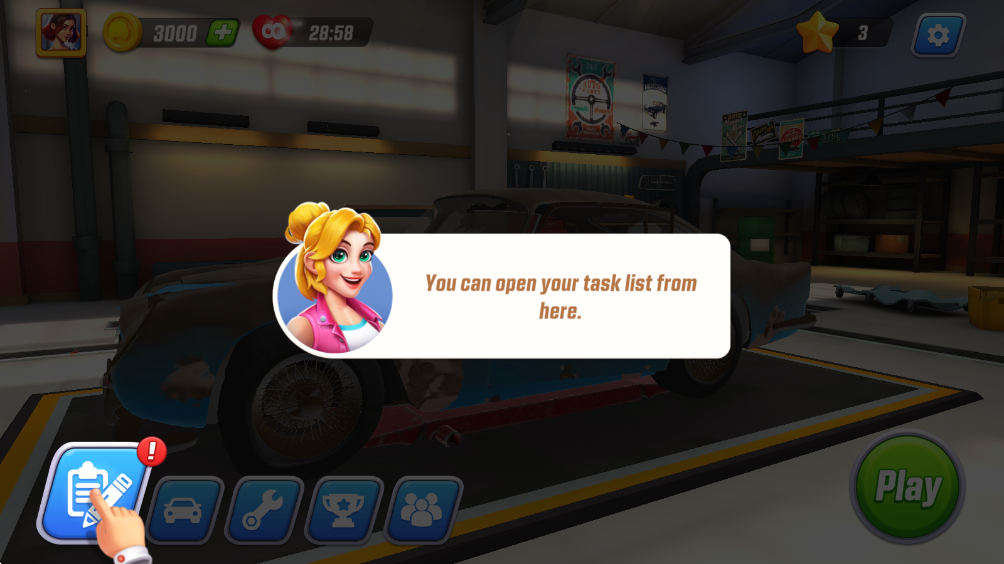This screenshot has width=1004, height=564.
Task: Select the wrench upgrades button
Action: click(x=264, y=510)
